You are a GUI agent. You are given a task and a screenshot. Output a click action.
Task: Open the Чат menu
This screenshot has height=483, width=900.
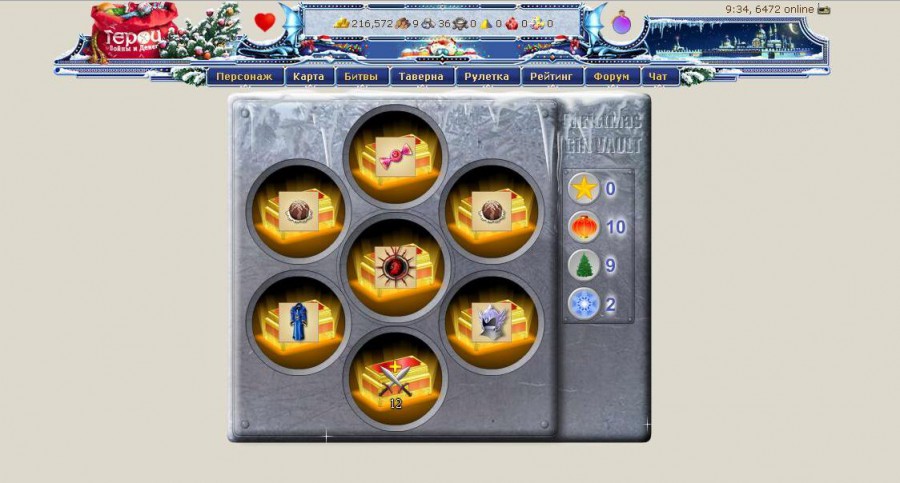pos(657,76)
